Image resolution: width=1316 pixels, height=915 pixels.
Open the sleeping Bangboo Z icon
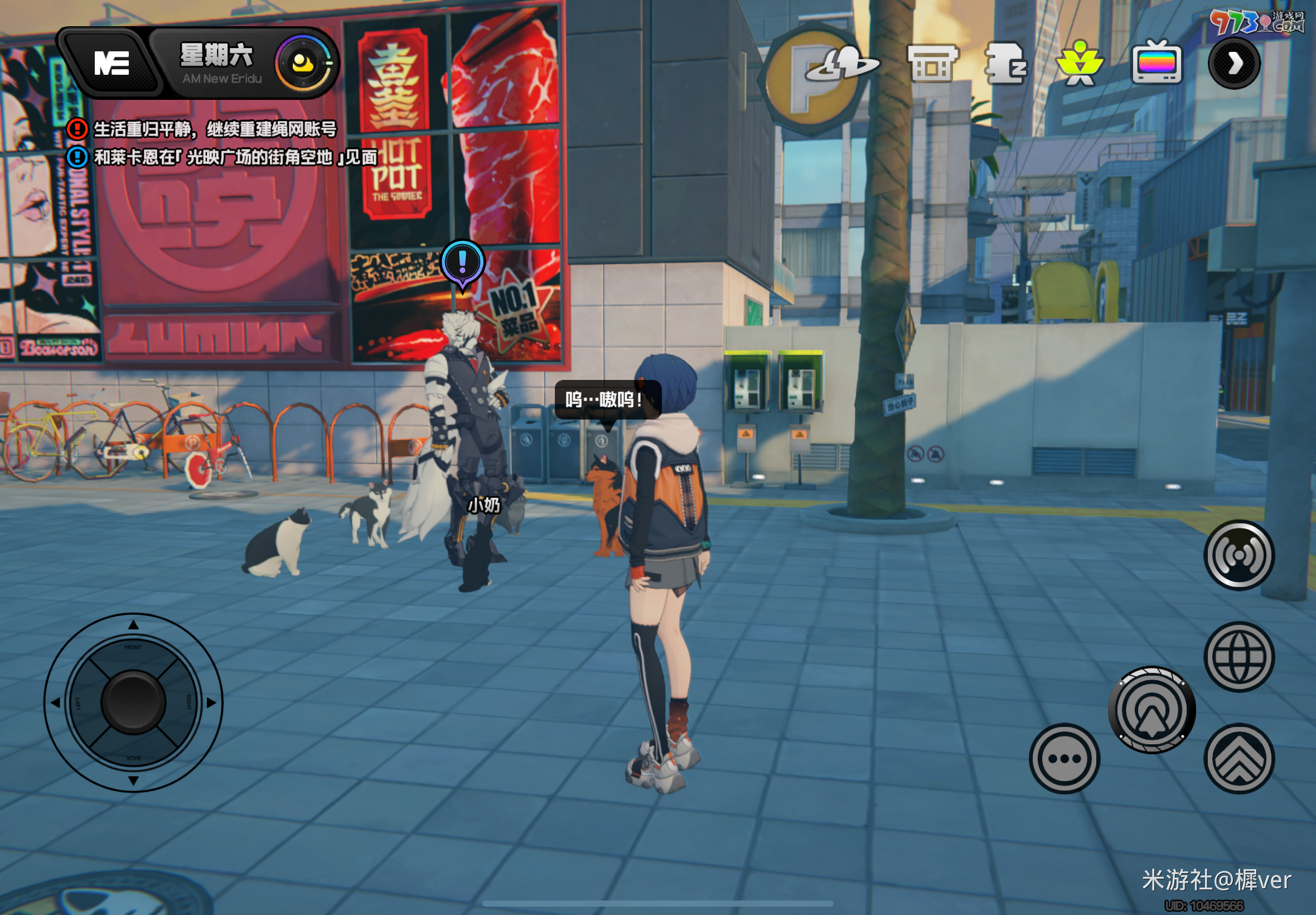tap(1005, 64)
